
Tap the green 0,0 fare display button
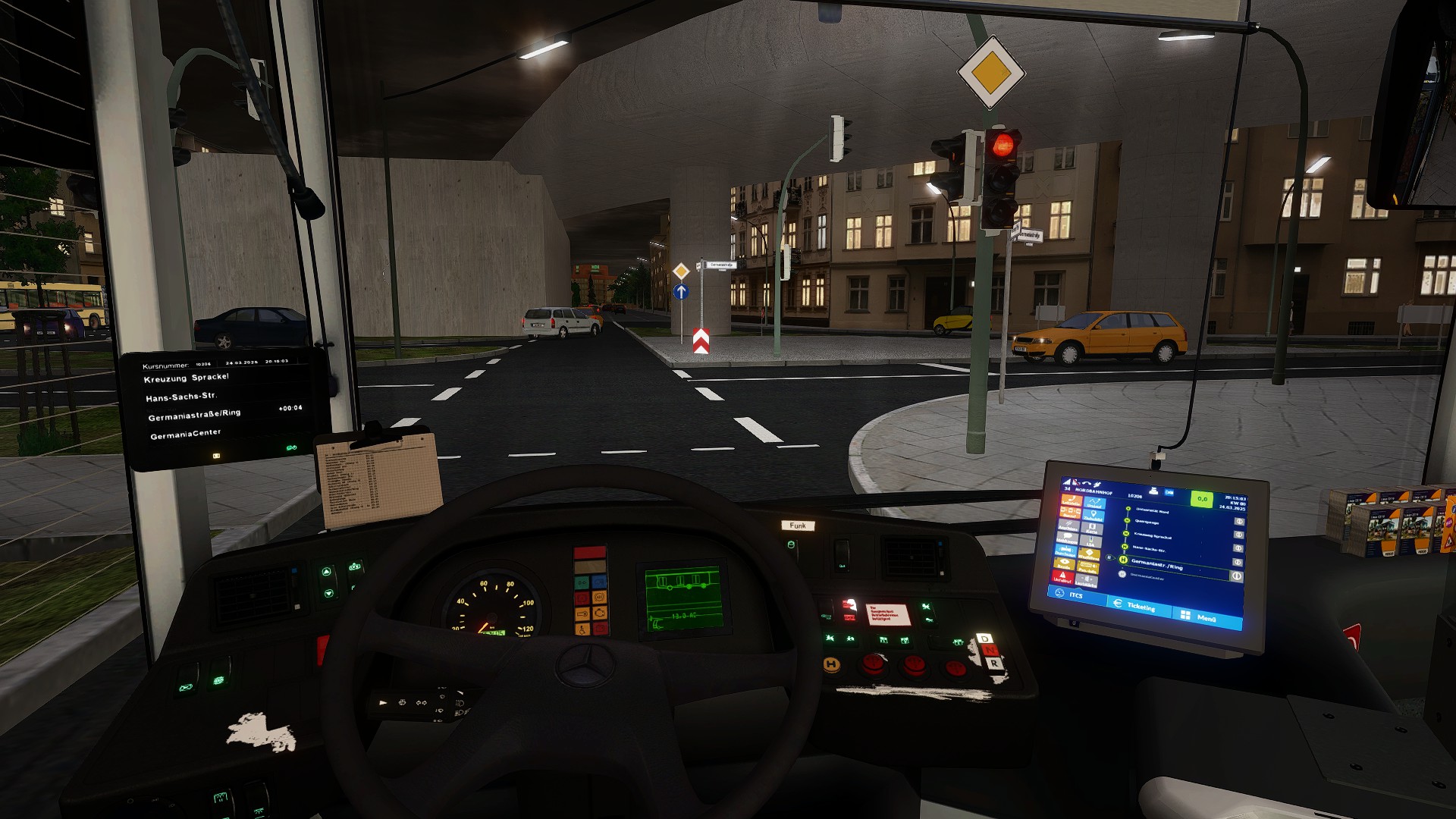tap(1201, 499)
